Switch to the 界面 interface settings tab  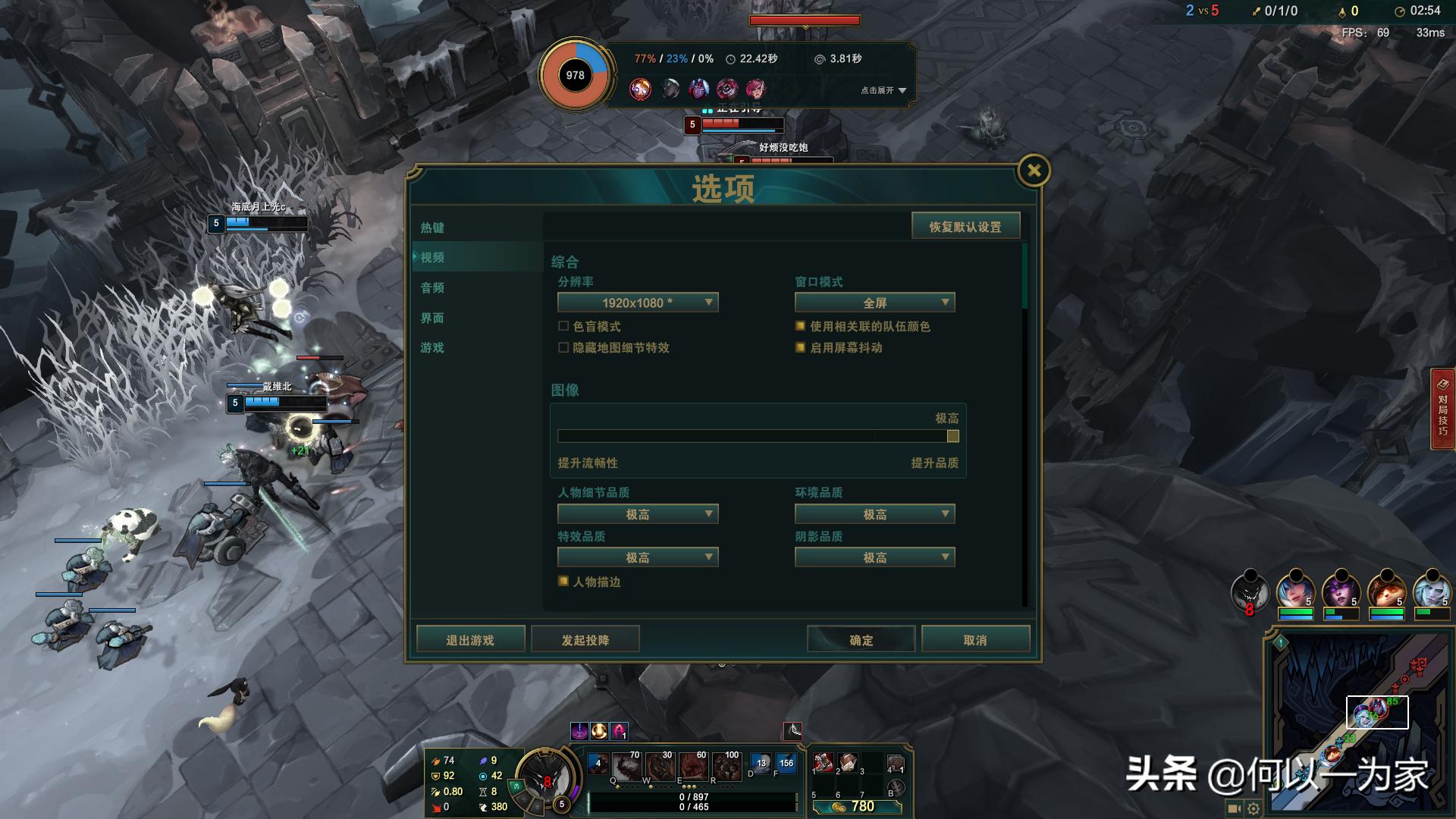pyautogui.click(x=432, y=318)
